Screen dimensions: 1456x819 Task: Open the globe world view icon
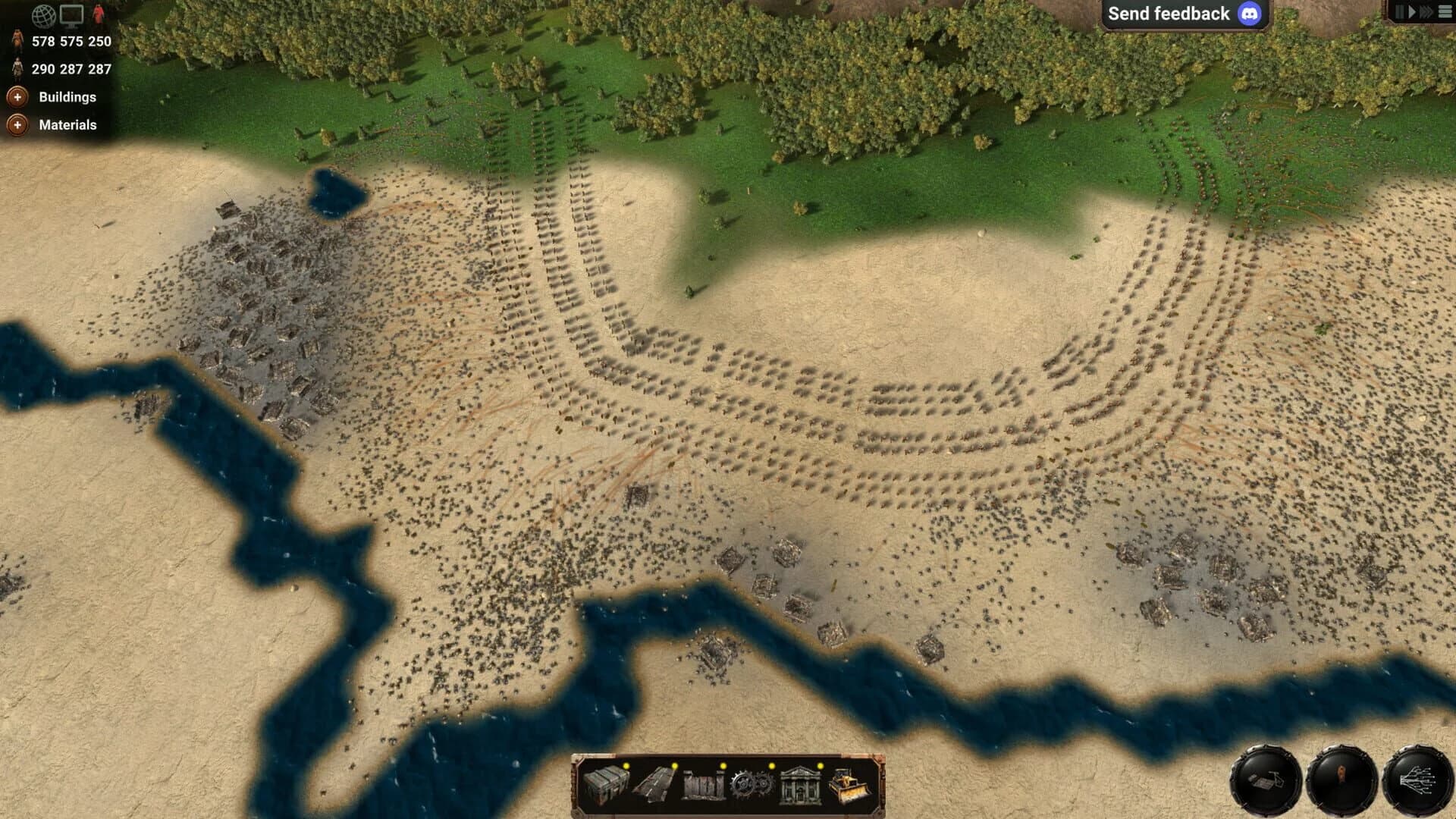coord(43,14)
